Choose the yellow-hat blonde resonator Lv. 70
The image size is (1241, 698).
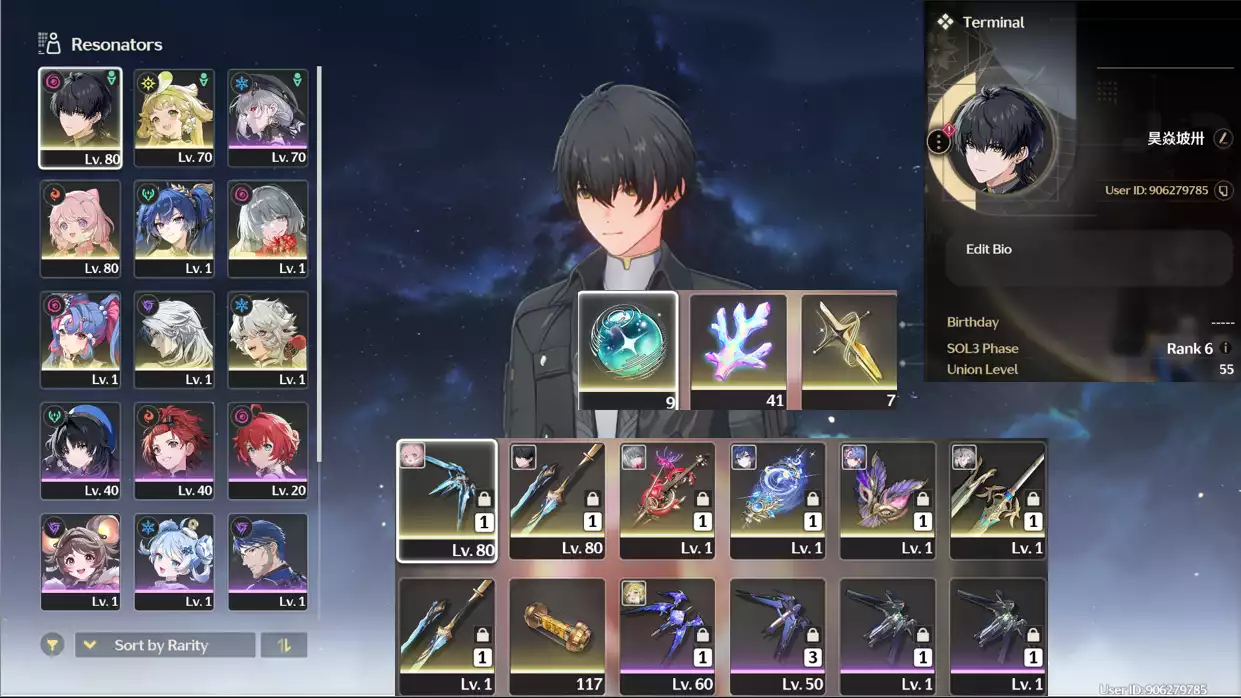[x=174, y=117]
